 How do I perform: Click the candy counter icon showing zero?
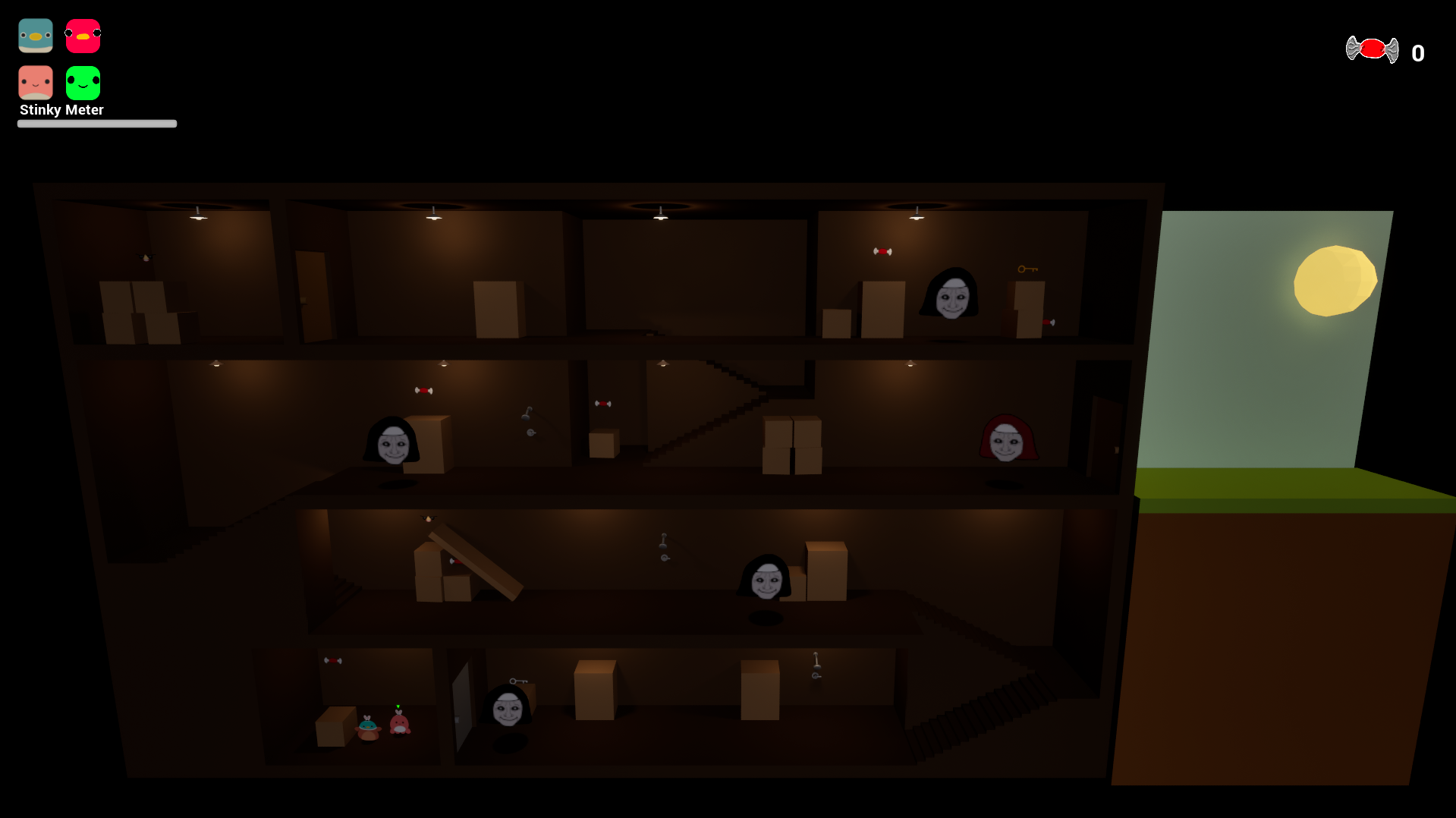tap(1372, 49)
